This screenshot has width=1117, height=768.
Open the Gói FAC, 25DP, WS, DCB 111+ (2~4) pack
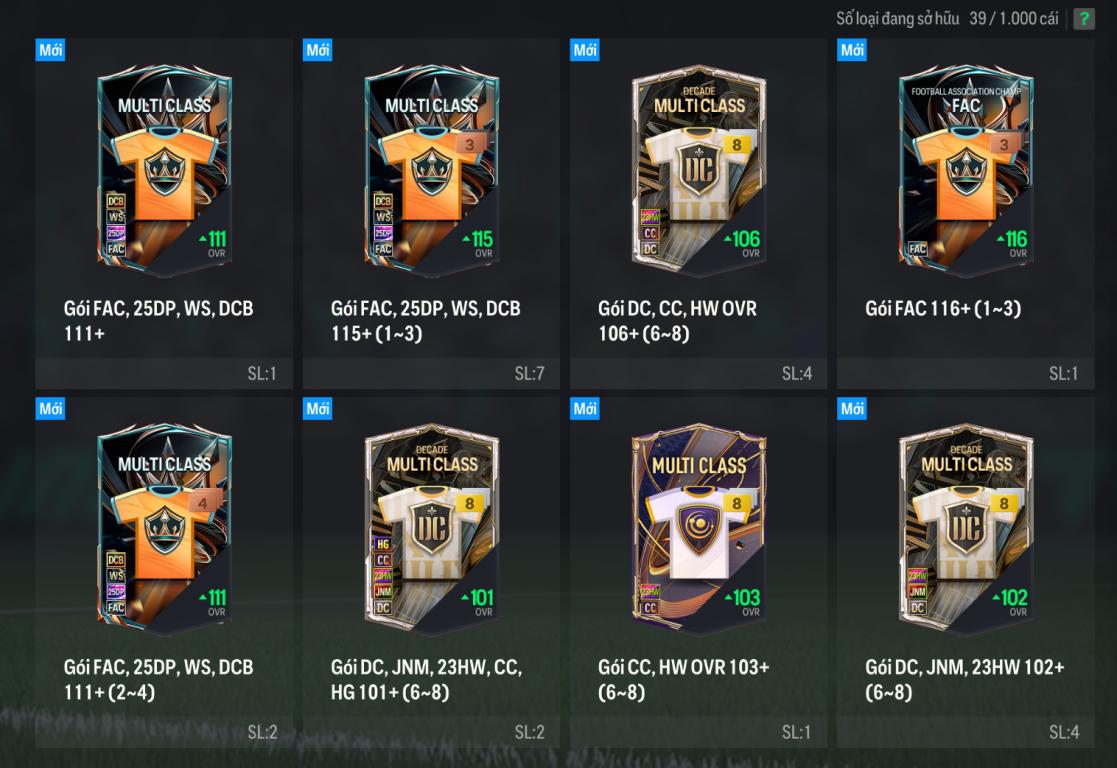pyautogui.click(x=164, y=530)
